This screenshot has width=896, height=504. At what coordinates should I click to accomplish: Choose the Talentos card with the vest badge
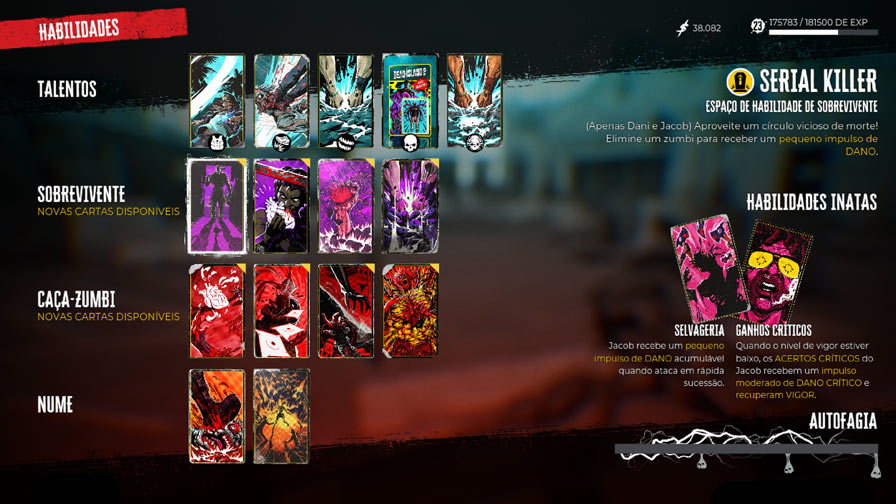(x=217, y=101)
